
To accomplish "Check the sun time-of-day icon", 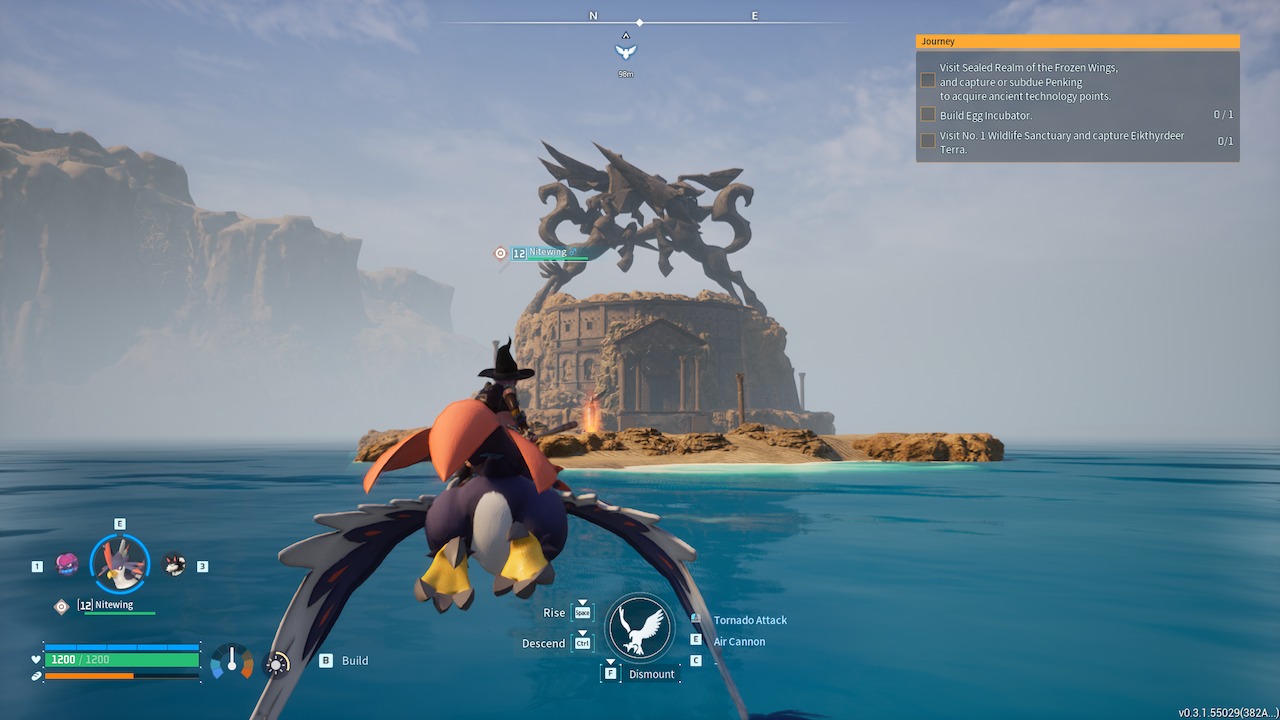I will click(x=277, y=663).
